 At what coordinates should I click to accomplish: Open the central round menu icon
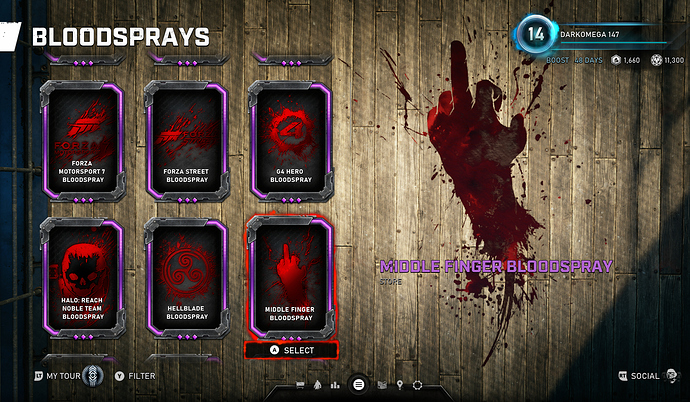360,384
